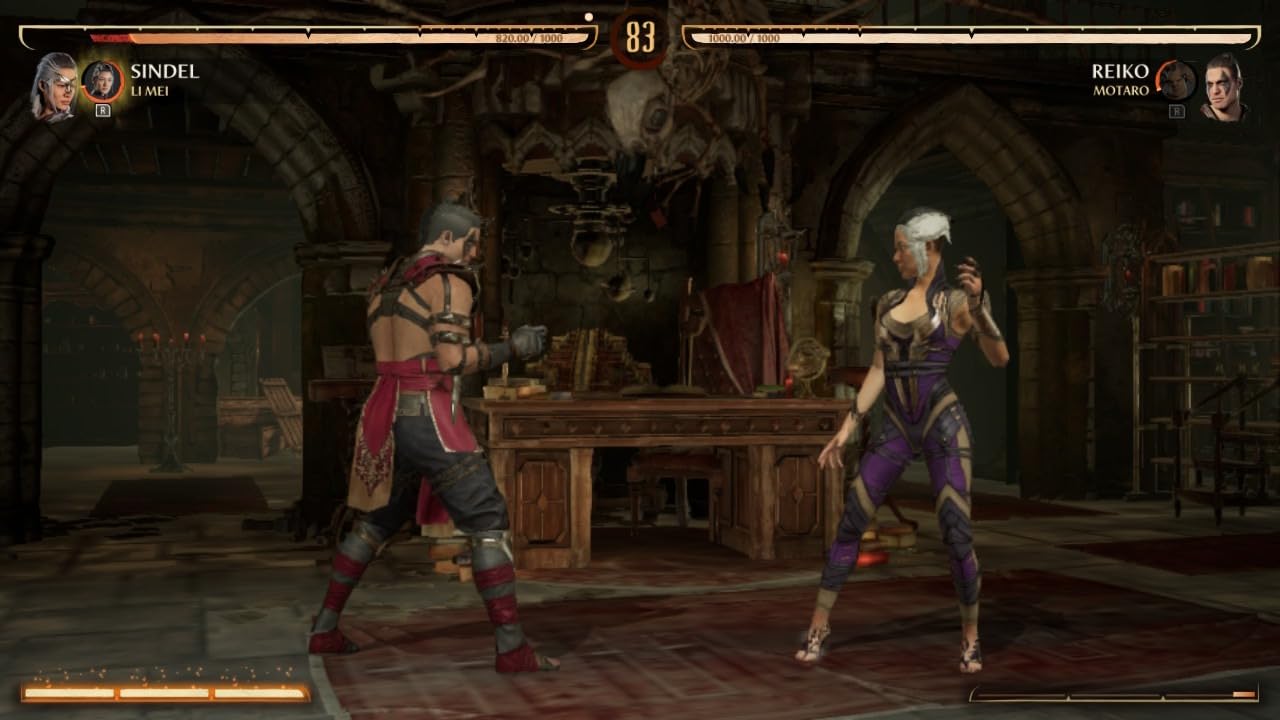Click the round timer emblem showing 83

(640, 34)
